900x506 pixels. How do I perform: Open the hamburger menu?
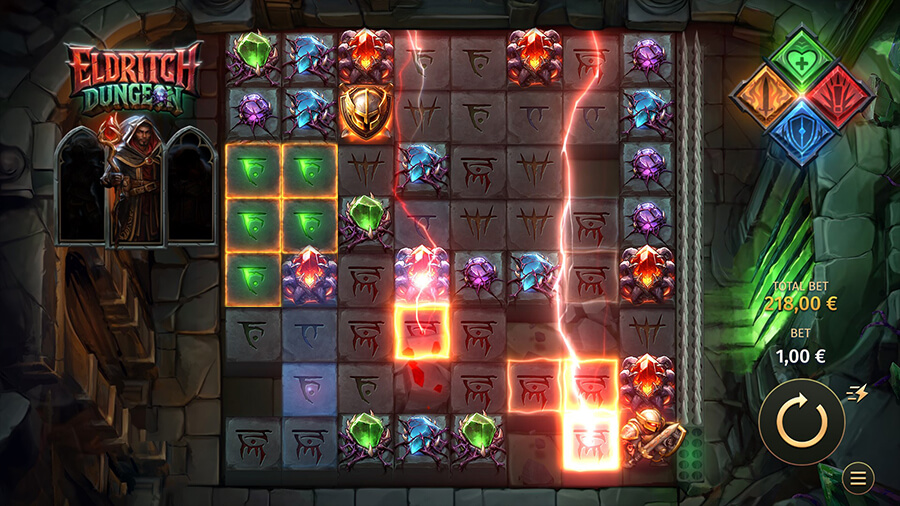click(x=857, y=479)
